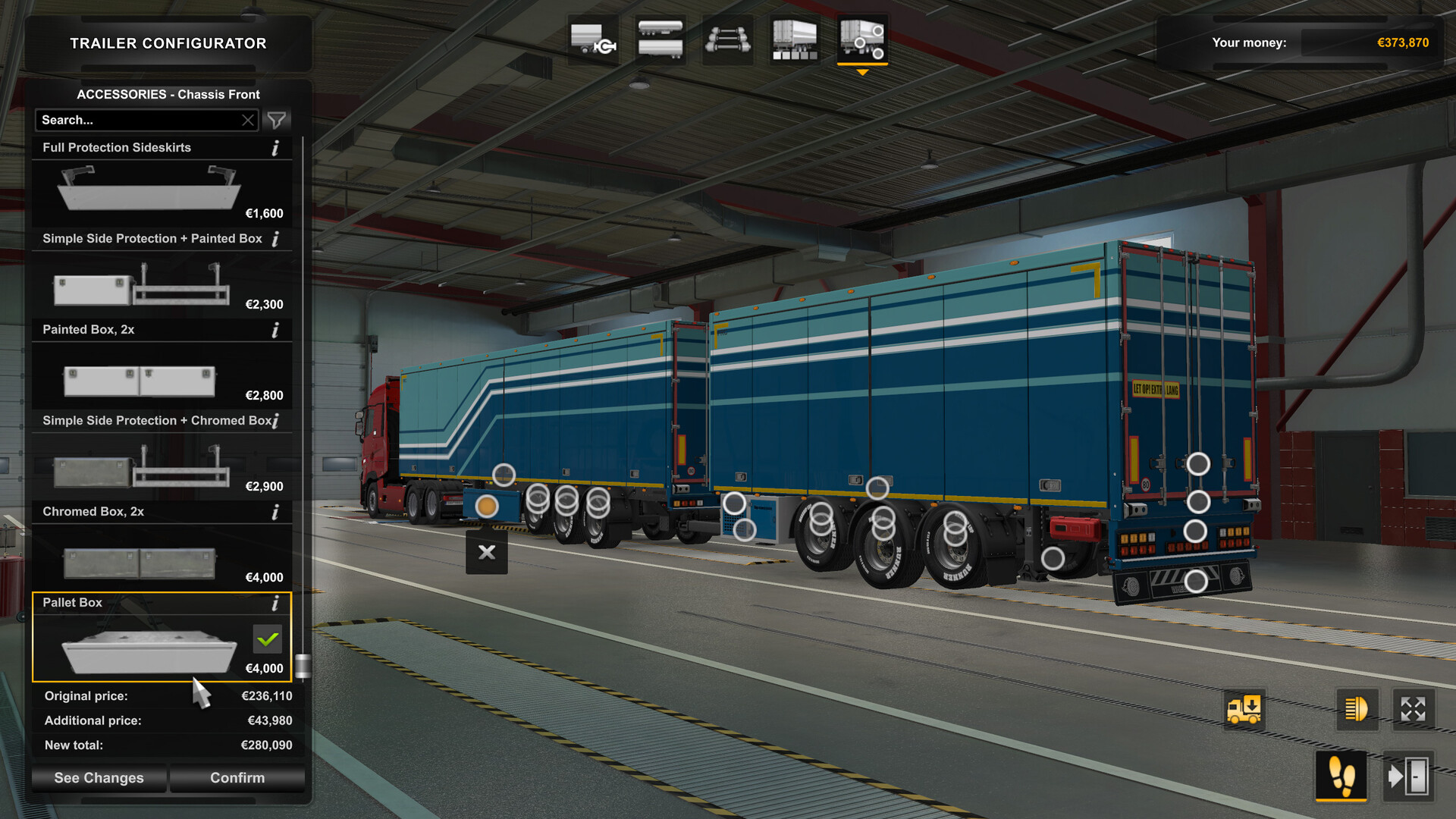The height and width of the screenshot is (819, 1456).
Task: Clear the search field with X
Action: 248,120
